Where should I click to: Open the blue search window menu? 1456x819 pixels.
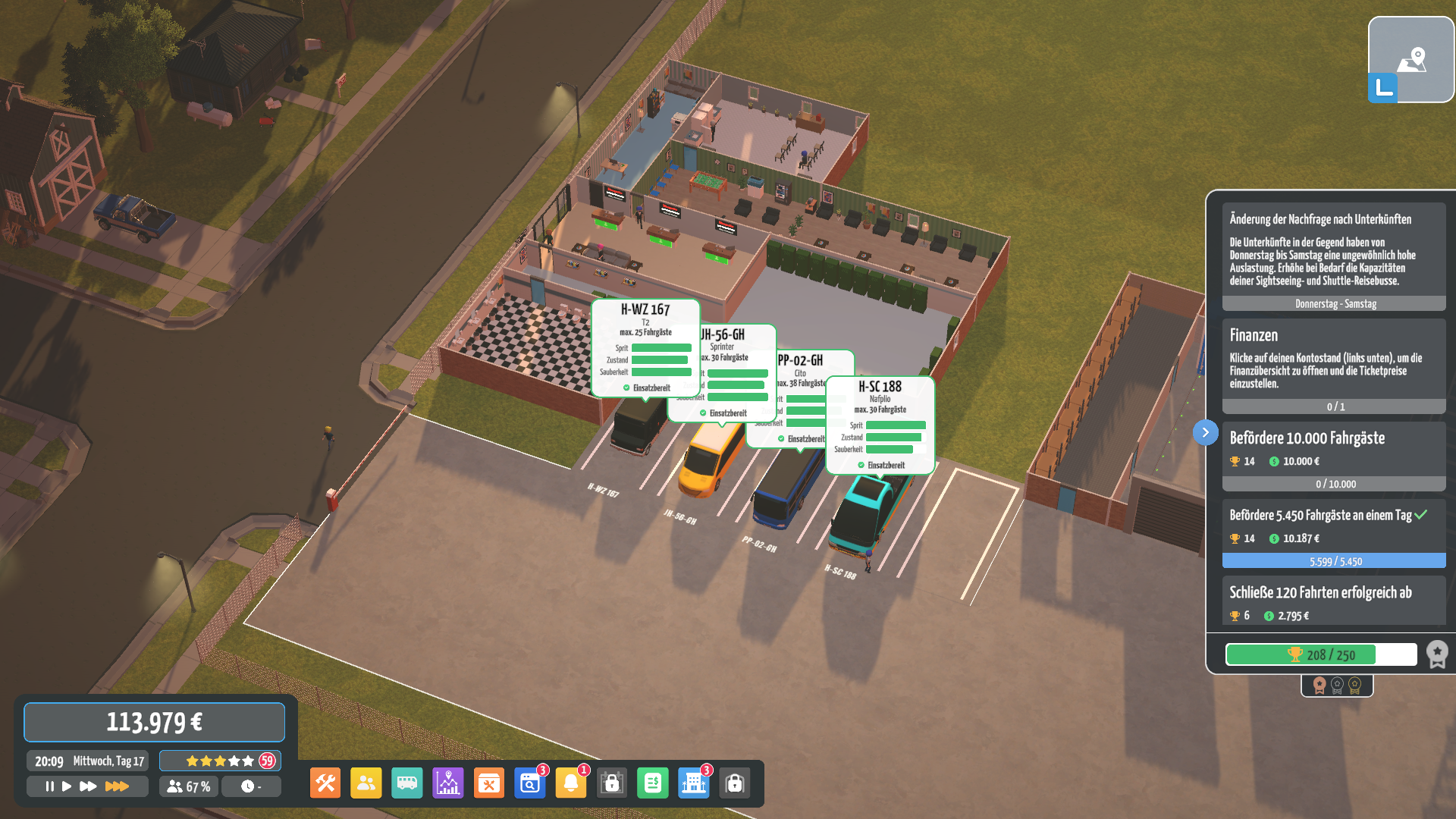[x=530, y=783]
